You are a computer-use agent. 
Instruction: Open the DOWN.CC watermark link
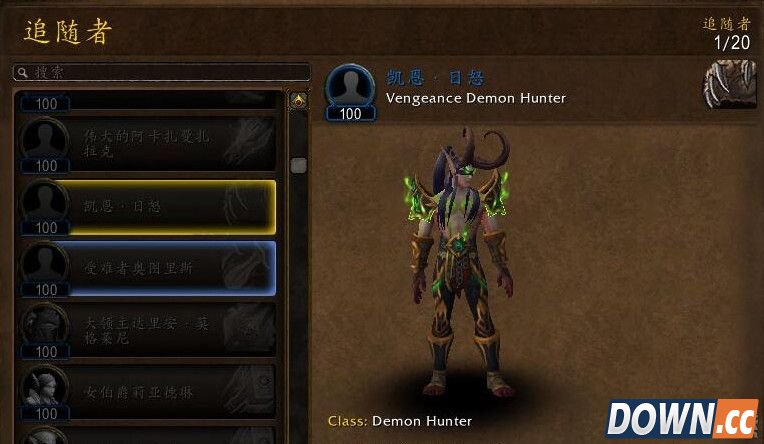[682, 419]
